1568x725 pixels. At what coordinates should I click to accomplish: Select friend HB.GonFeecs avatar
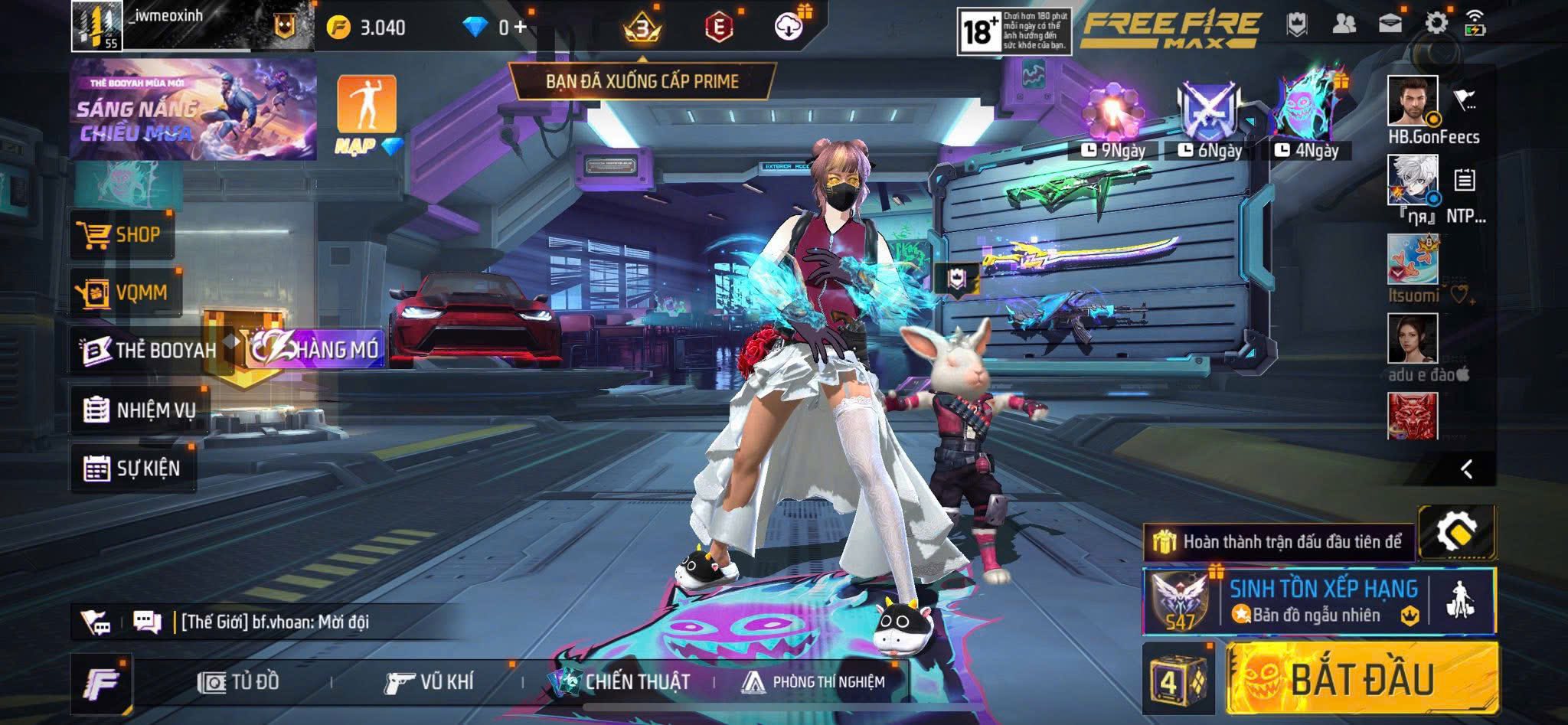[1413, 100]
